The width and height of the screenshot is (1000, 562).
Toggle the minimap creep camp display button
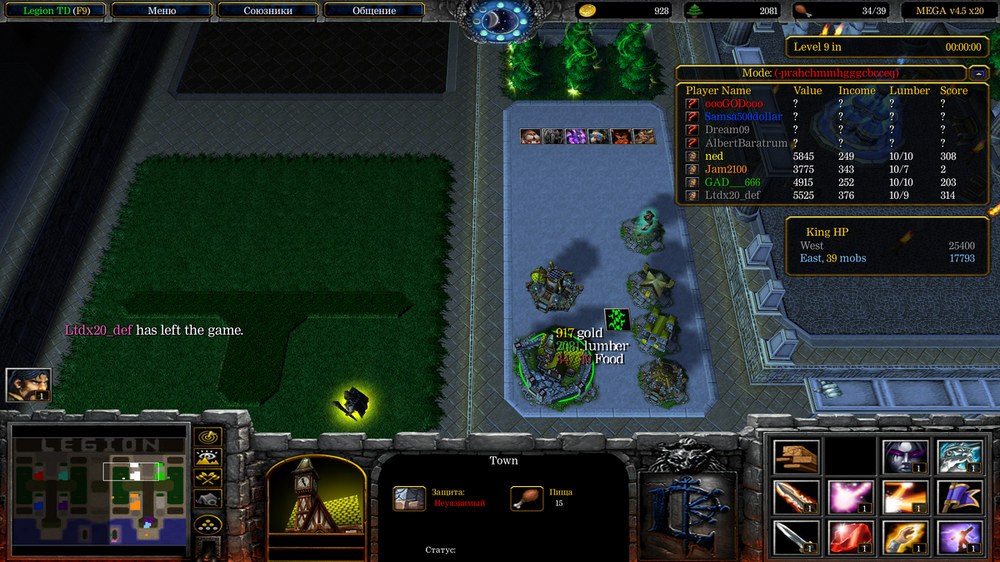click(x=208, y=500)
